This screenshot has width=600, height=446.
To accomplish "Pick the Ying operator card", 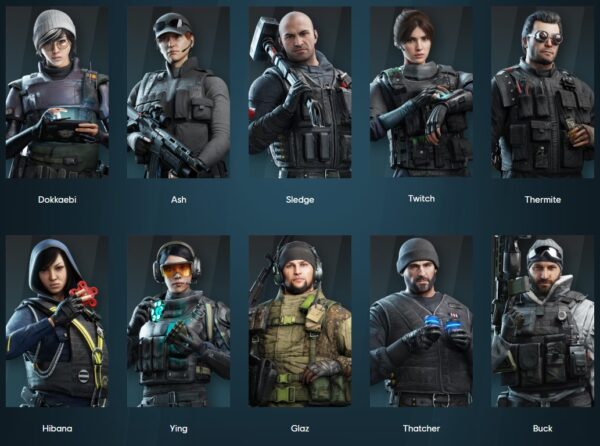I will (178, 322).
